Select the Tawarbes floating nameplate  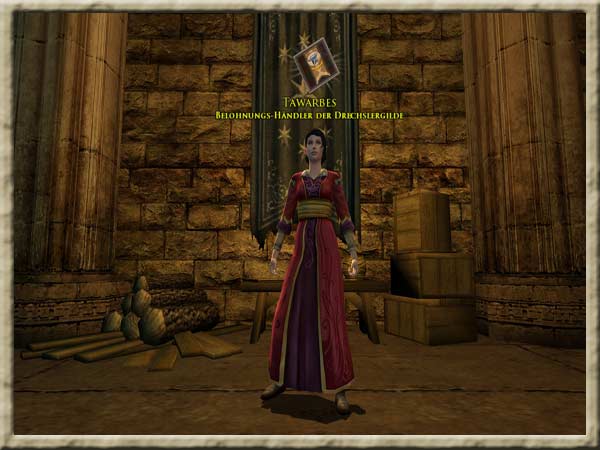click(x=307, y=102)
